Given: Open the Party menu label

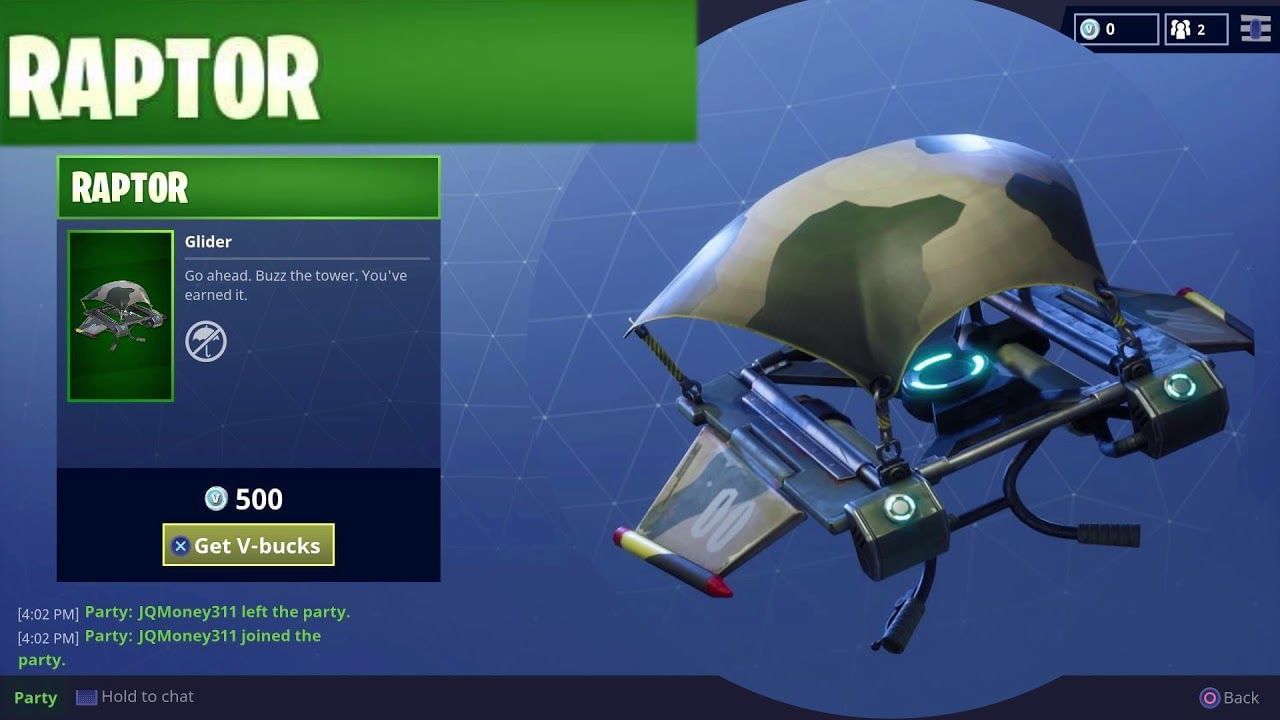Looking at the screenshot, I should (36, 697).
